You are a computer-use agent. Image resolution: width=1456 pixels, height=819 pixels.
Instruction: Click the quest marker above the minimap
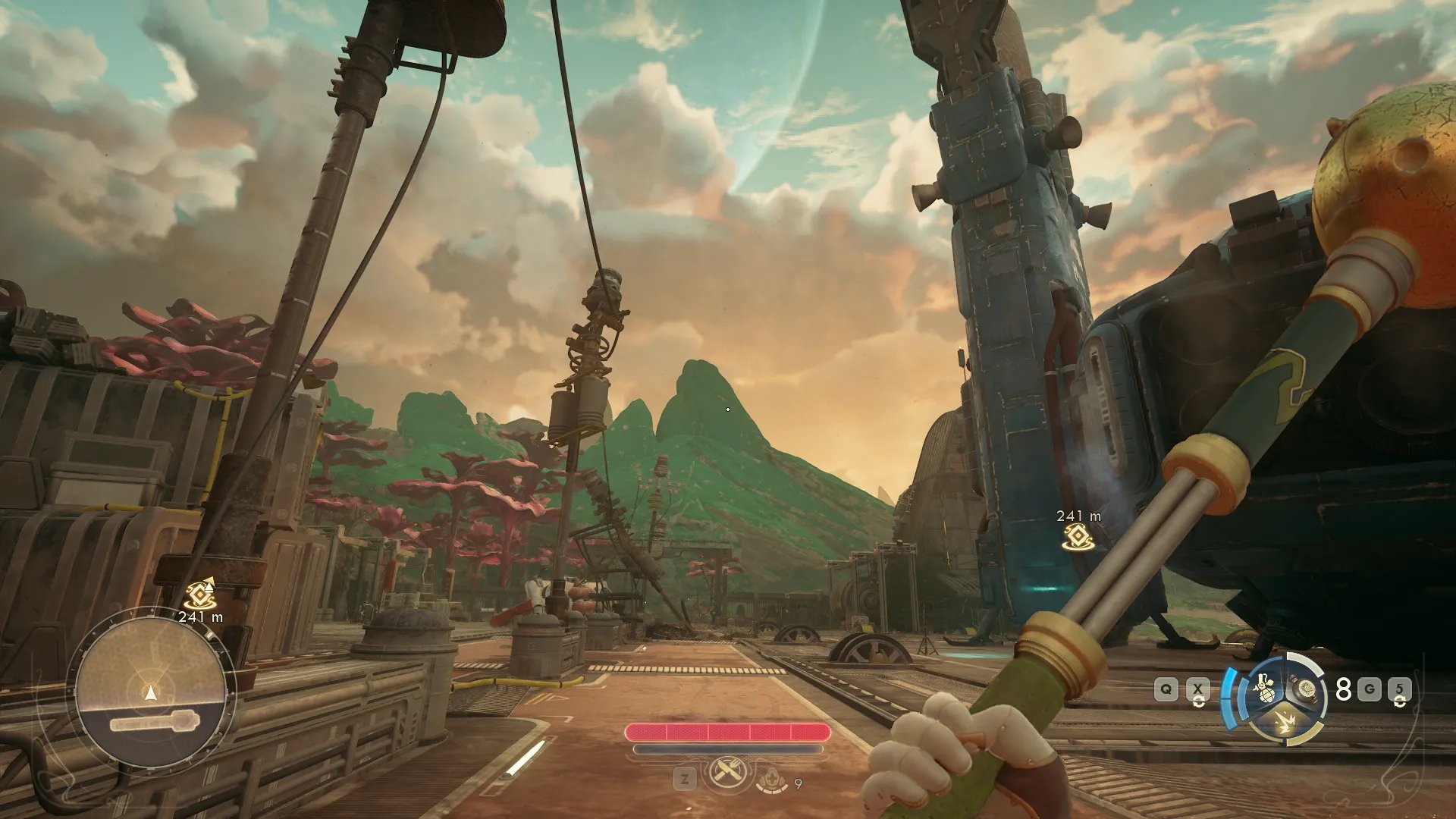point(200,593)
